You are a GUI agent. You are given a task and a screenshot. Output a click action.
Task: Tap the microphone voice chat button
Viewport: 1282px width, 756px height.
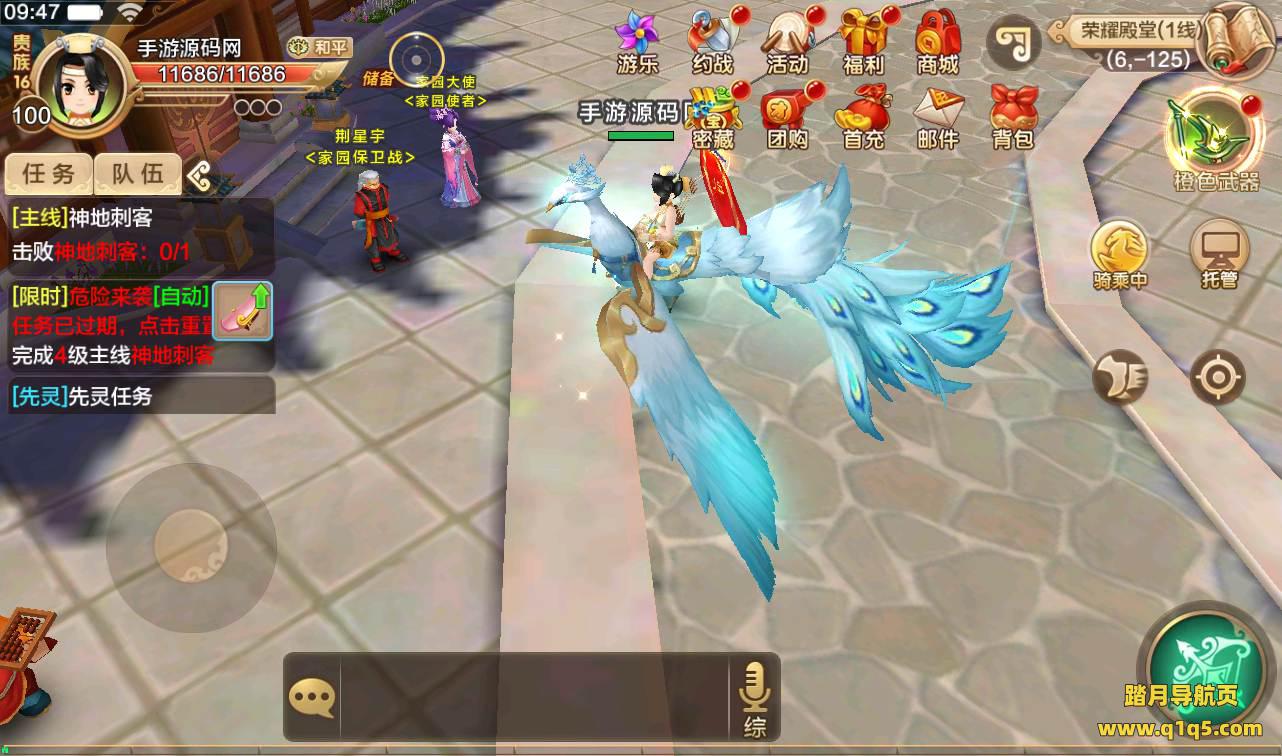click(x=754, y=697)
